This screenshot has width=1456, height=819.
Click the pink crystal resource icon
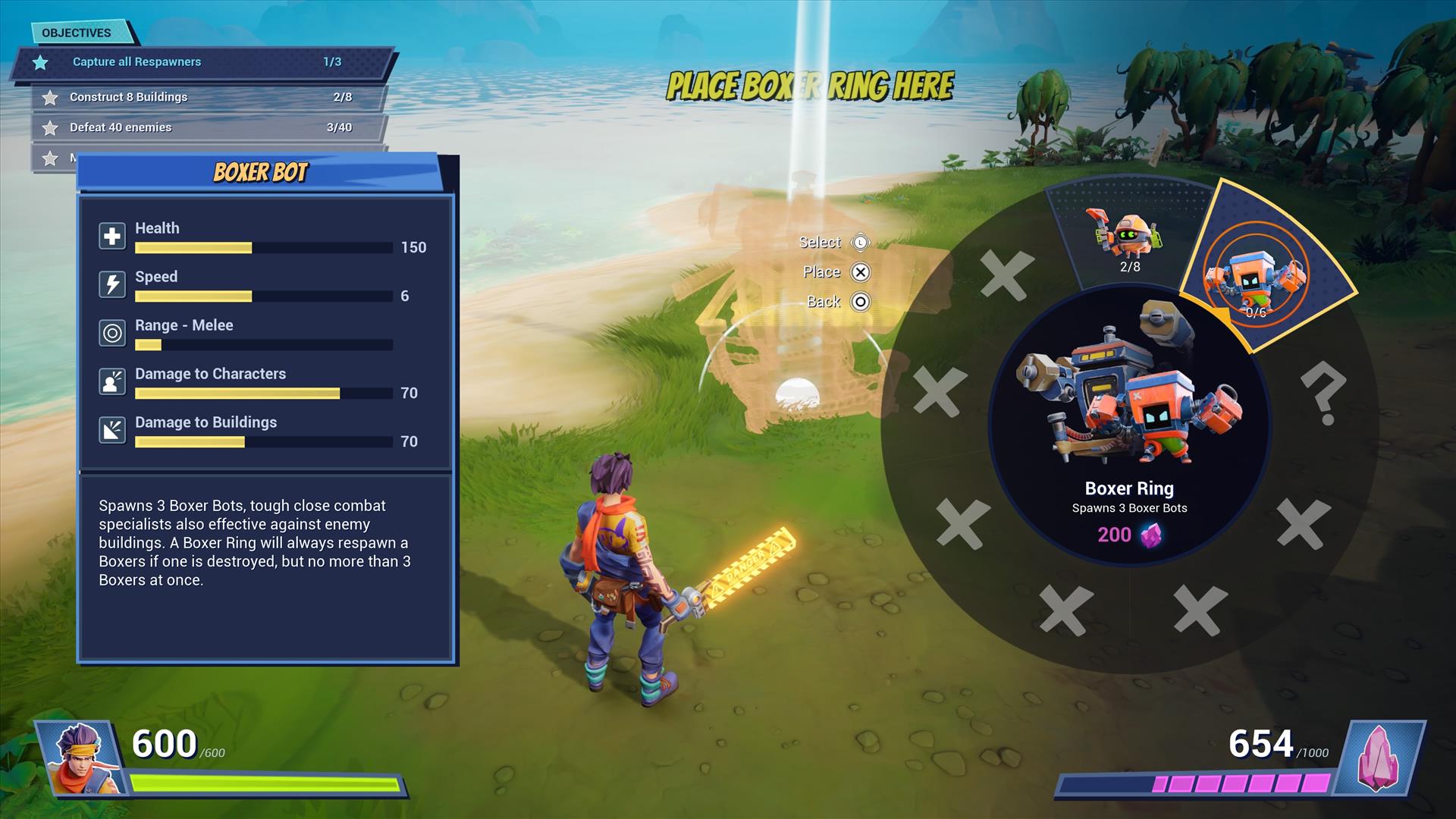[1378, 757]
